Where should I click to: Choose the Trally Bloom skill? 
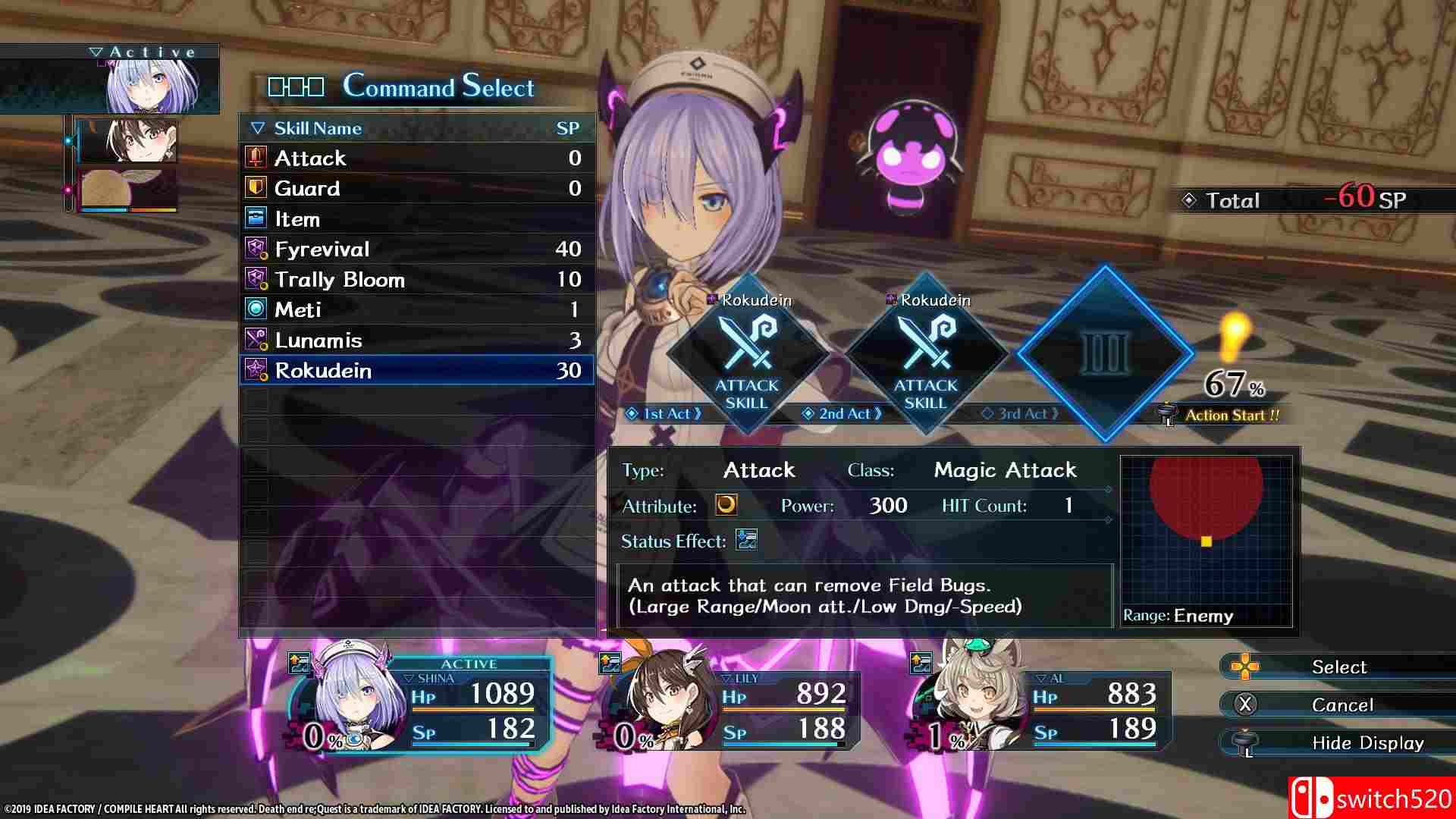point(416,280)
